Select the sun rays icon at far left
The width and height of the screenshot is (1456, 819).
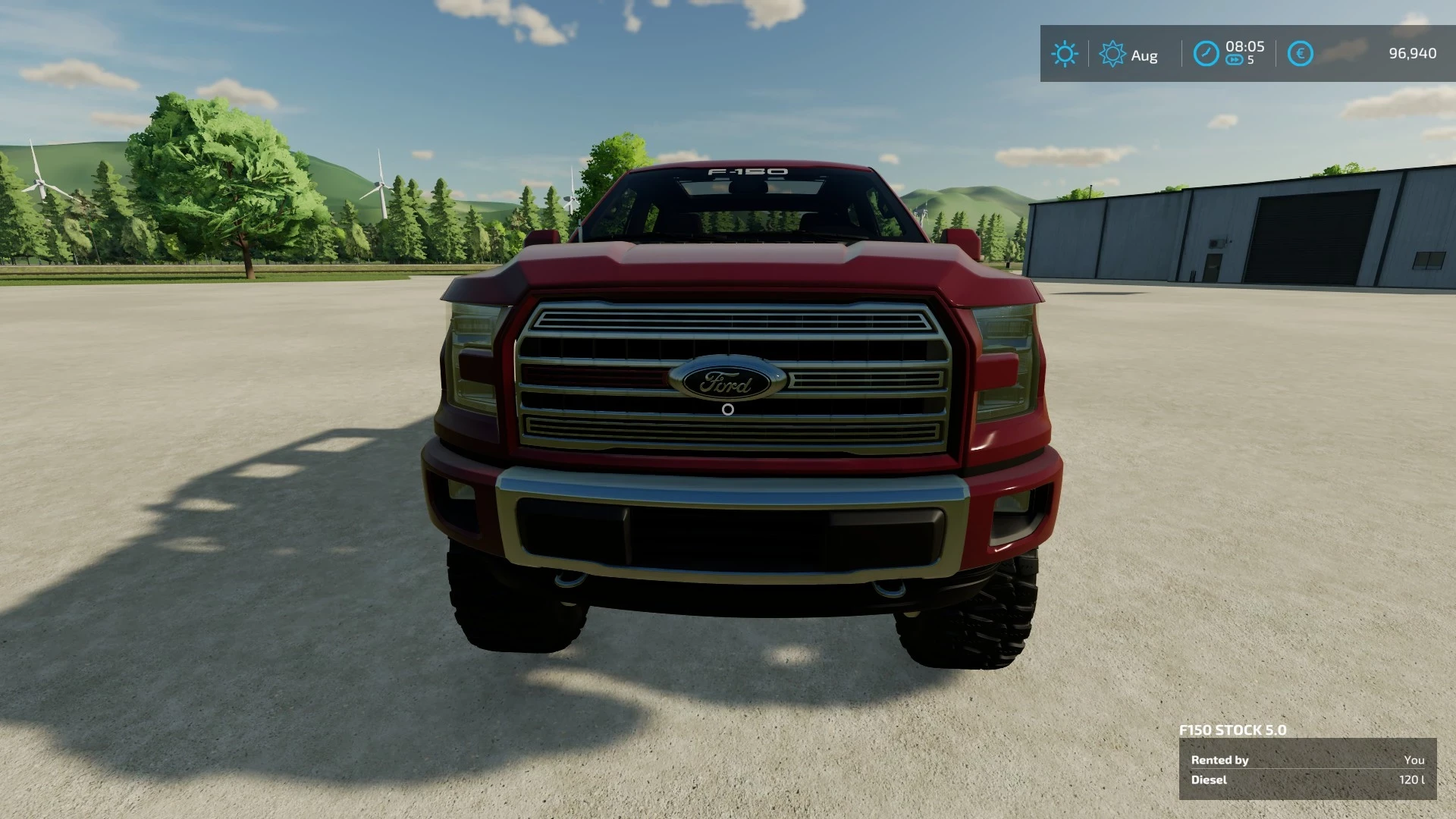pyautogui.click(x=1065, y=54)
